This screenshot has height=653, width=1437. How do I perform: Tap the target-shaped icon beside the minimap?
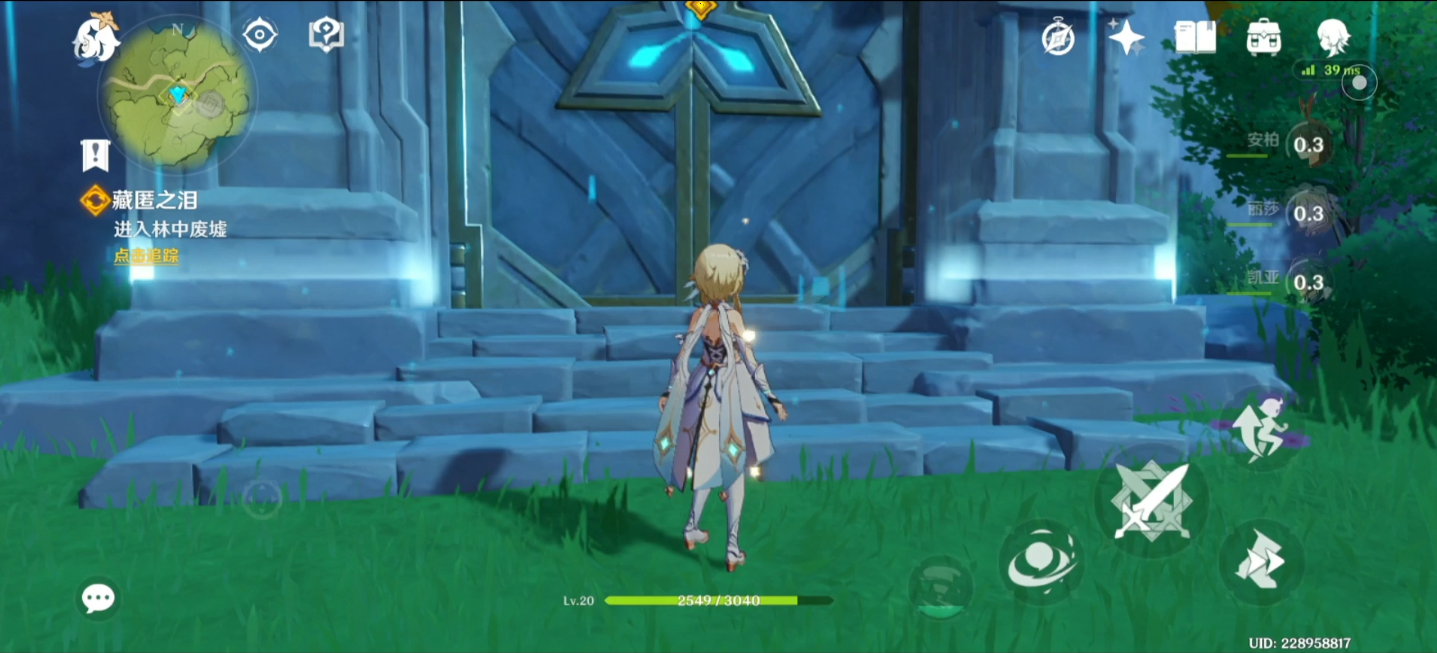(260, 35)
